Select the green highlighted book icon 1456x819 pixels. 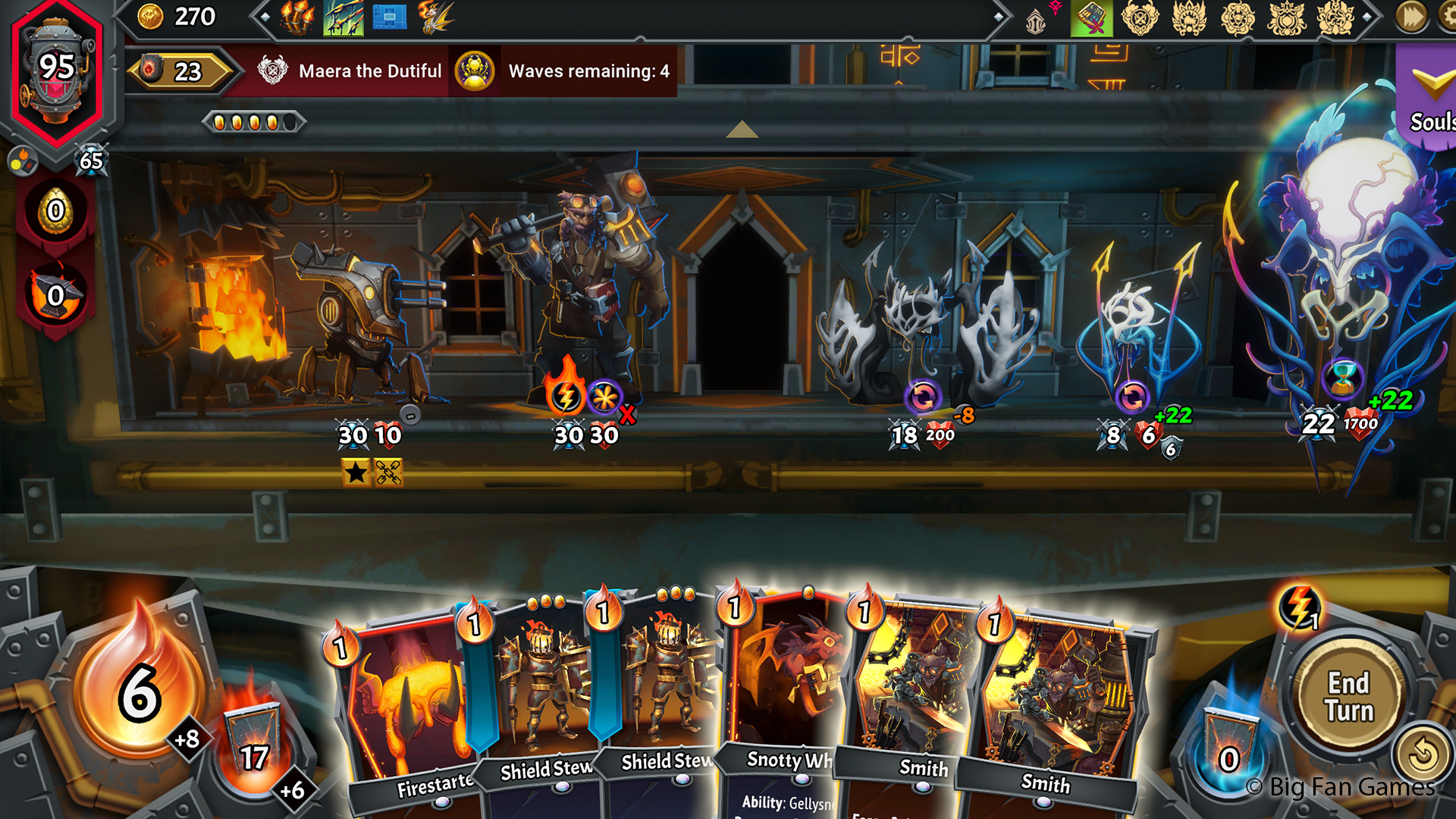(1091, 18)
